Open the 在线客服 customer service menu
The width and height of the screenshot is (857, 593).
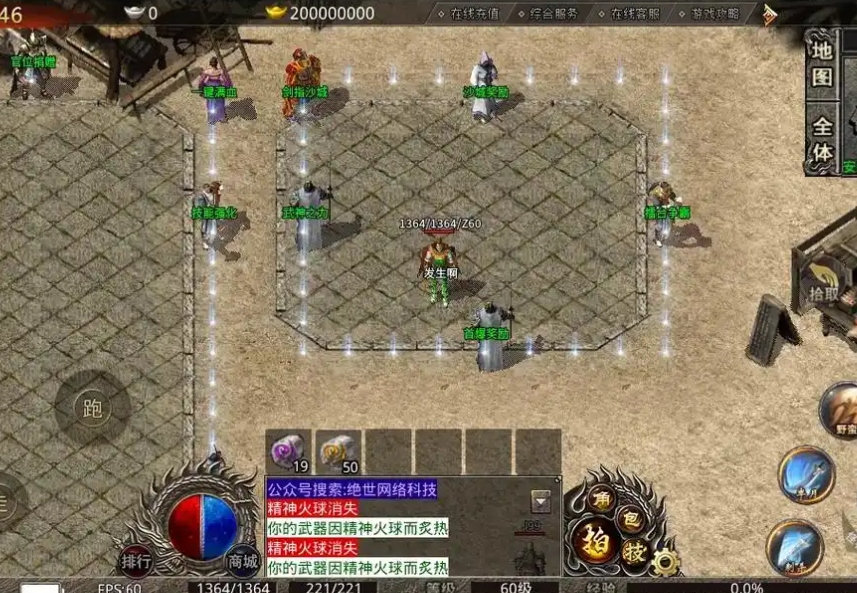(x=634, y=14)
